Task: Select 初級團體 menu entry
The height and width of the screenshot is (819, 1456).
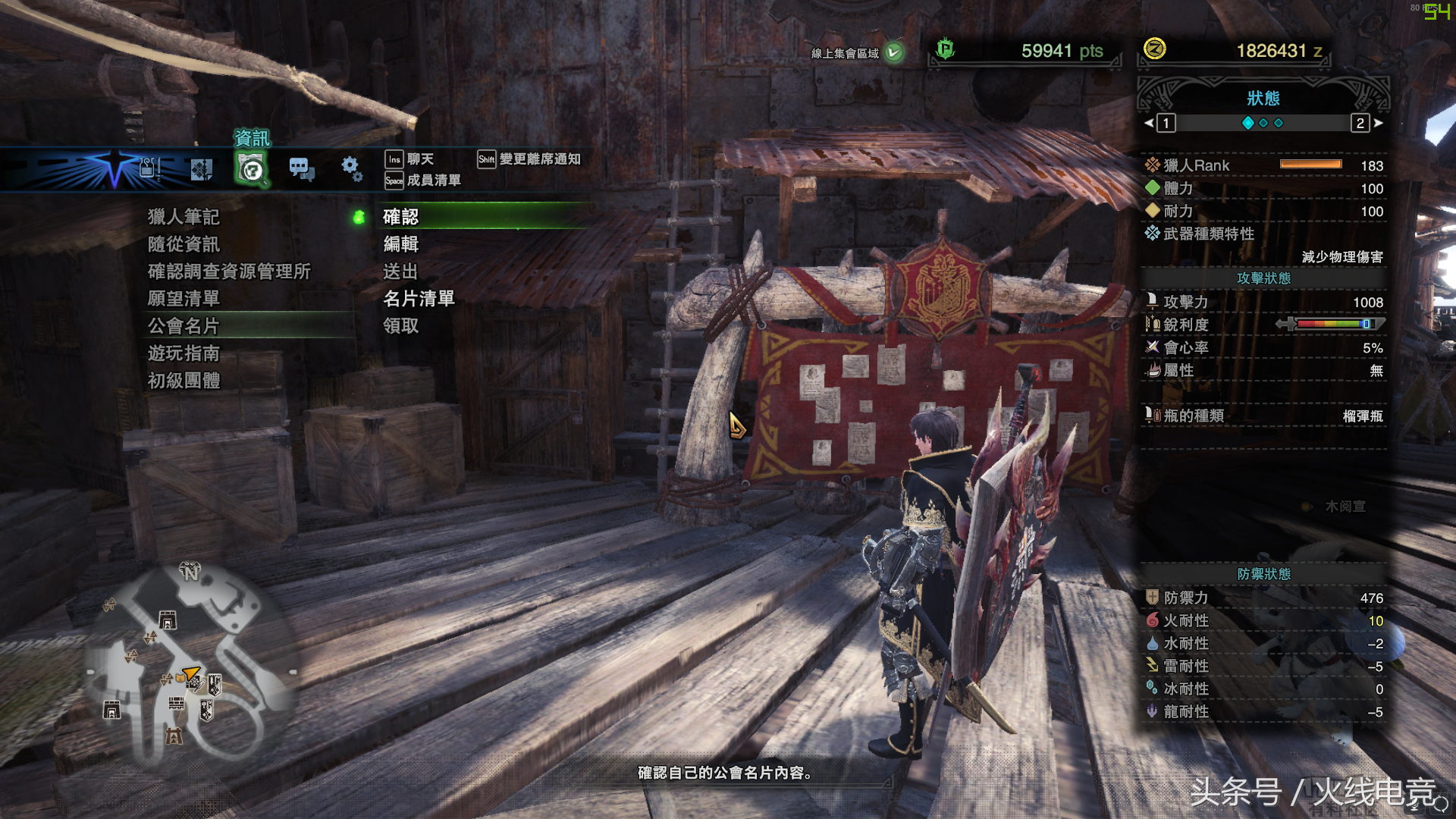Action: point(184,381)
